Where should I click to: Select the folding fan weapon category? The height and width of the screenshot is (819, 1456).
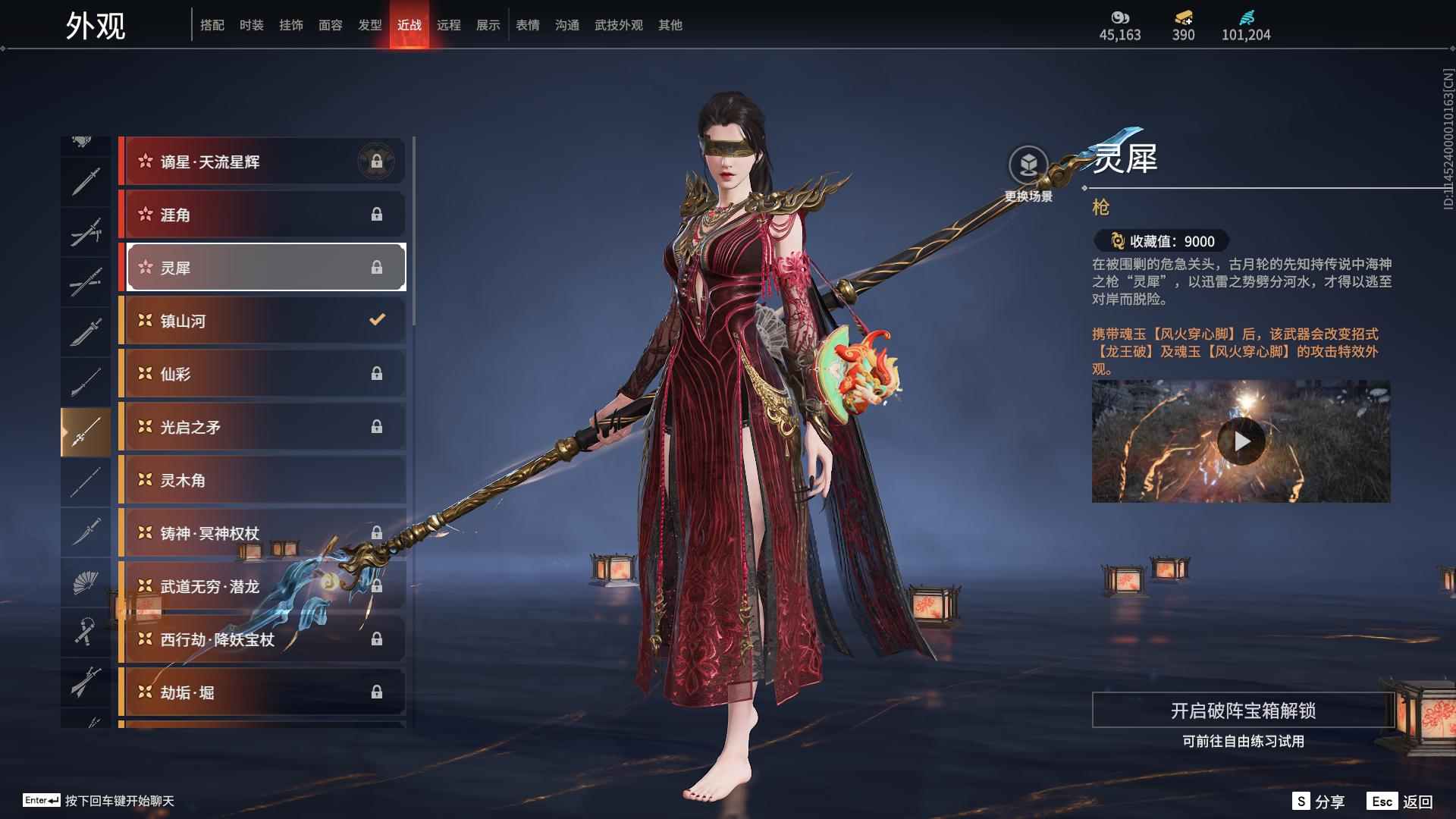click(x=85, y=582)
